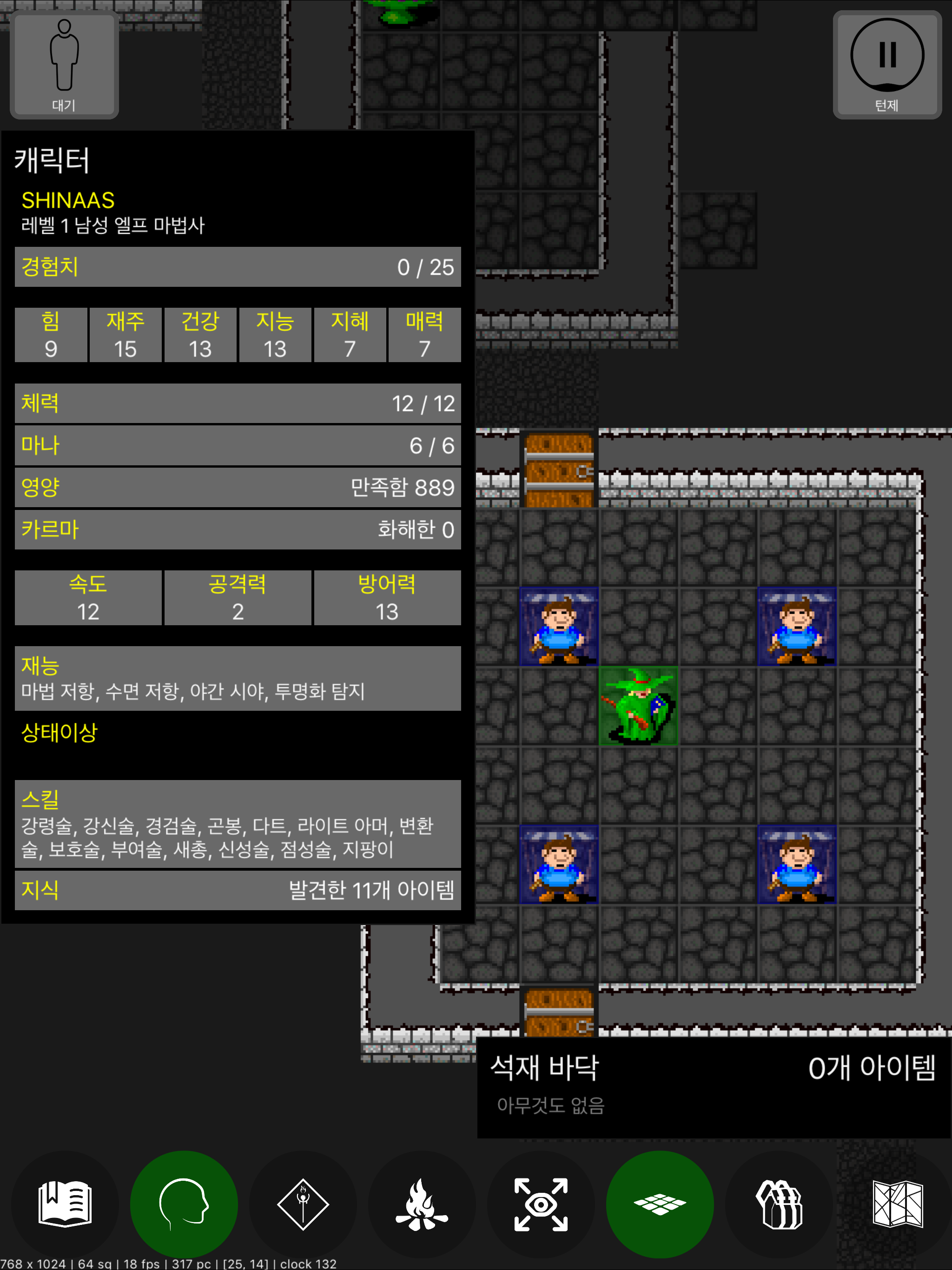Click the 힘 strength stat cell showing 9
Viewport: 952px width, 1270px height.
click(51, 335)
